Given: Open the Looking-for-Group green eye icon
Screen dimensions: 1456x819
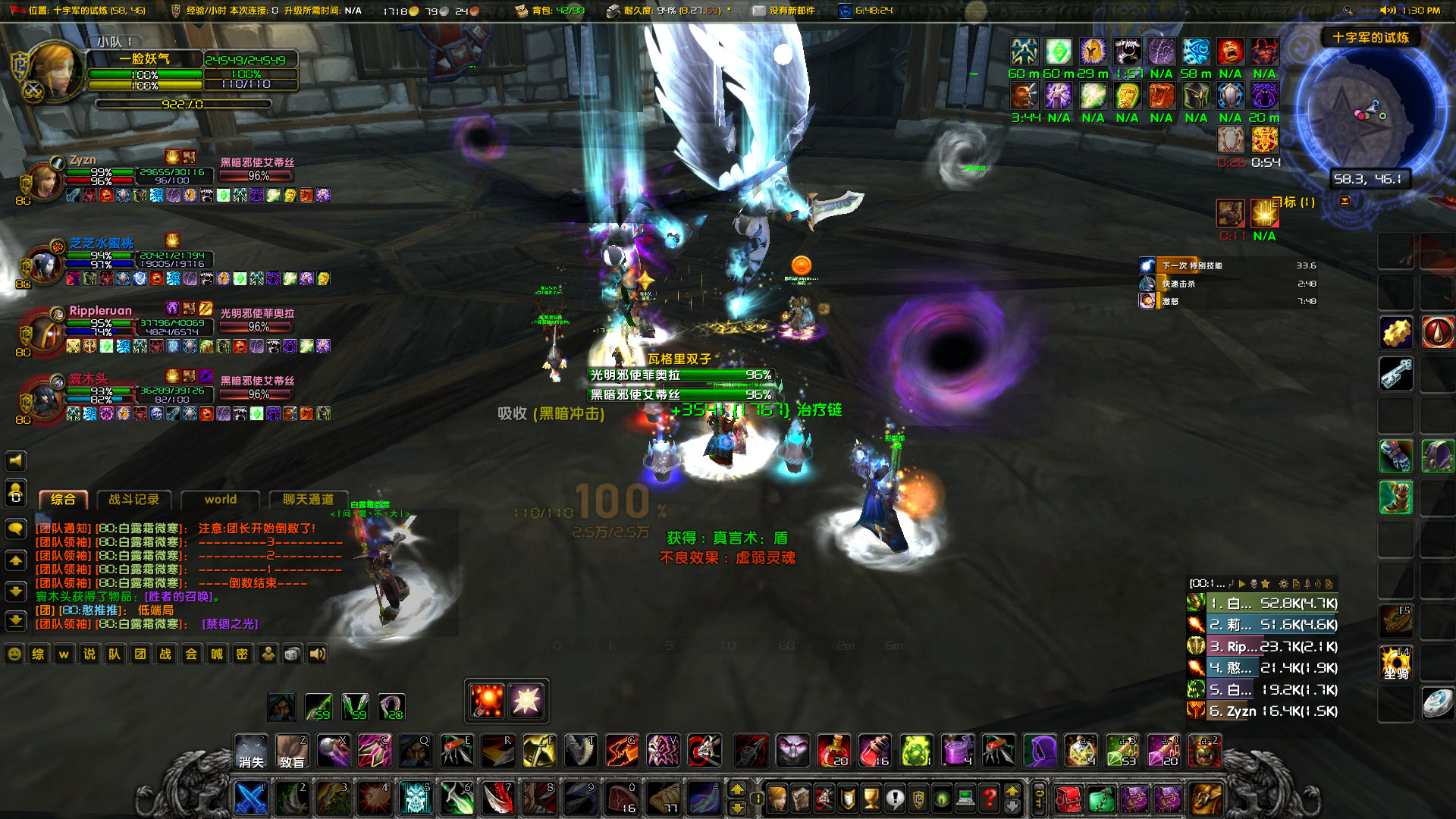Looking at the screenshot, I should (x=940, y=798).
